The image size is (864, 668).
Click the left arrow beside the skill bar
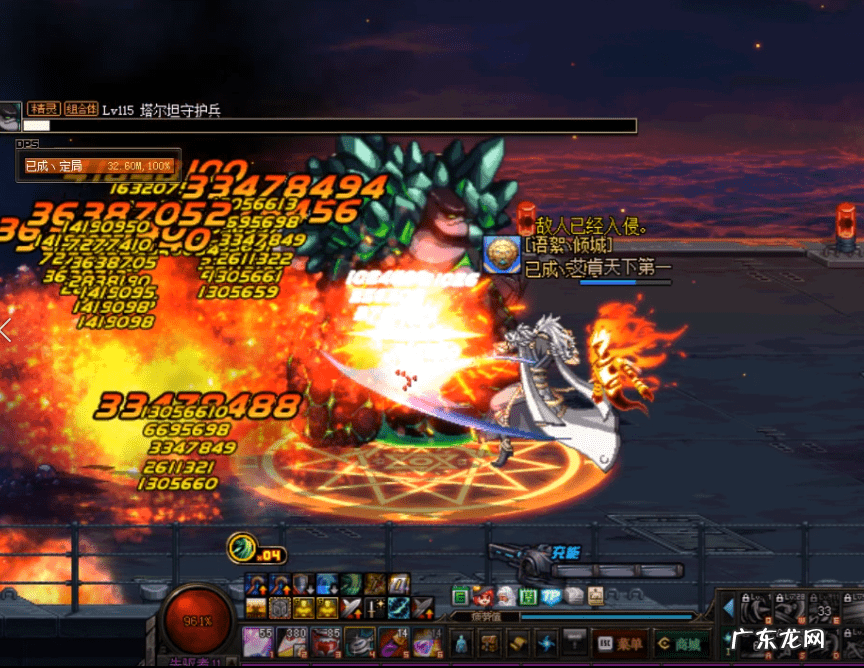[x=728, y=607]
